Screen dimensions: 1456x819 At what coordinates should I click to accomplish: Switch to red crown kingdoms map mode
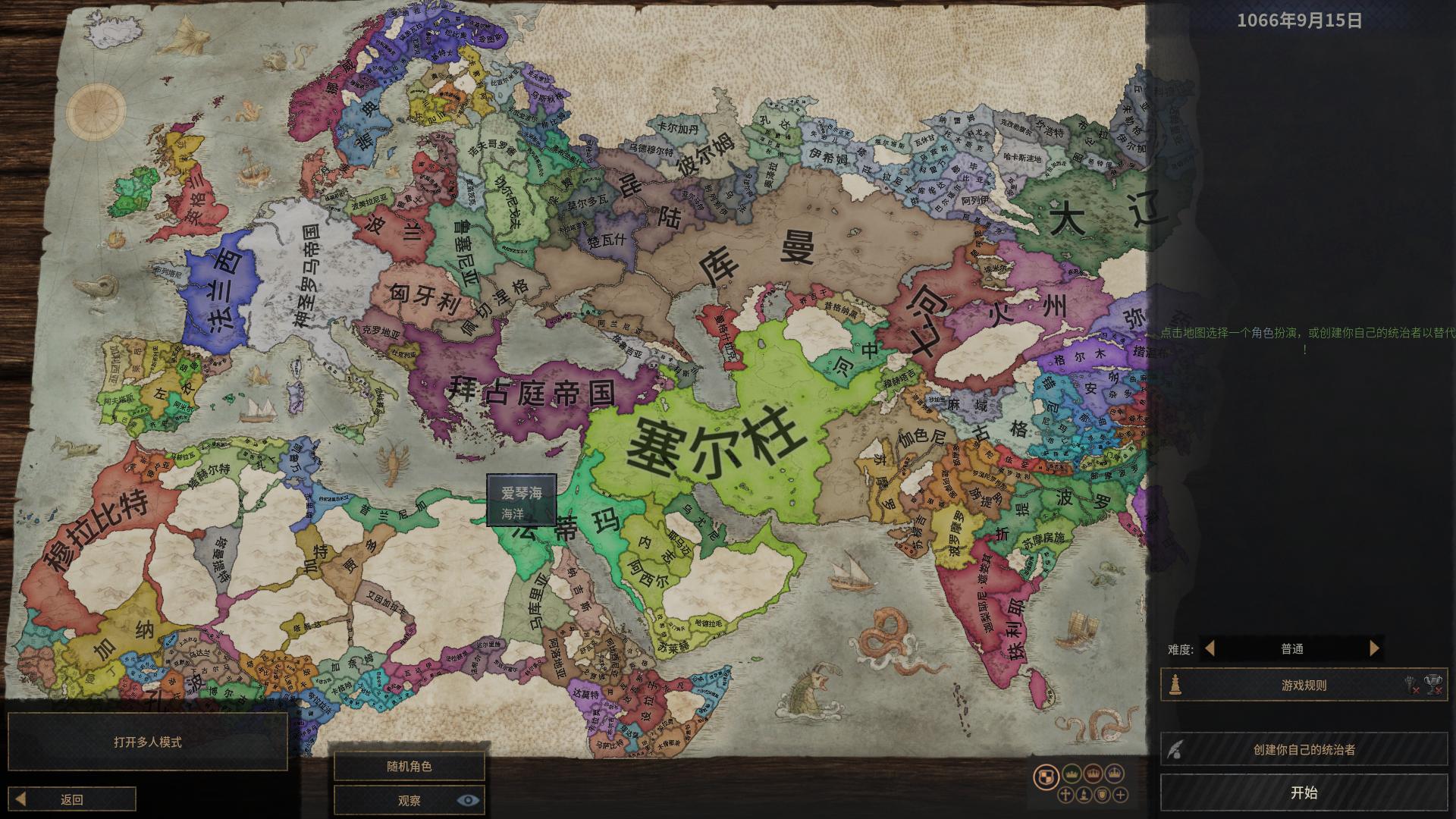pyautogui.click(x=1093, y=773)
